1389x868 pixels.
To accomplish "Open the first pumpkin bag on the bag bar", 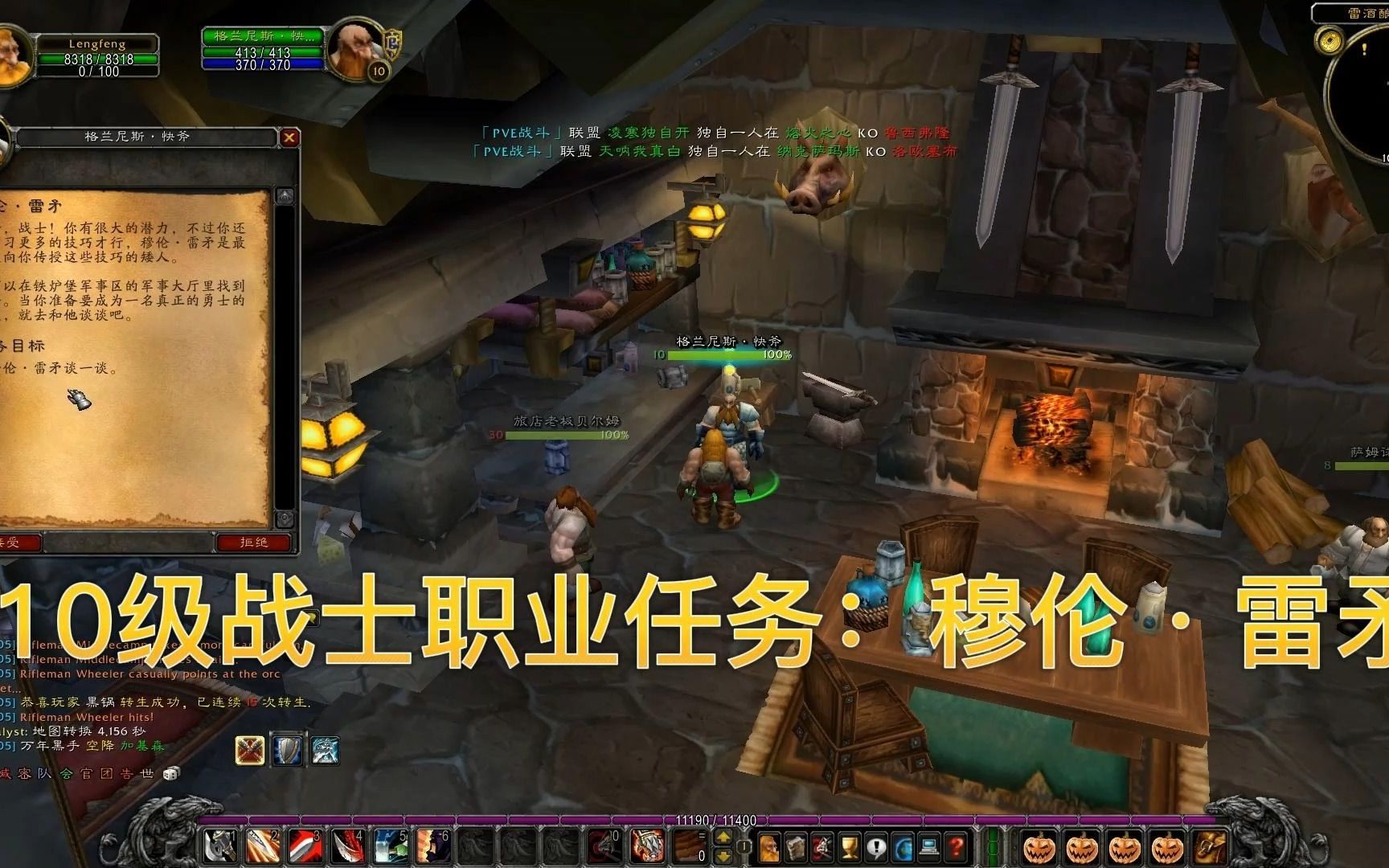I will tap(1040, 846).
